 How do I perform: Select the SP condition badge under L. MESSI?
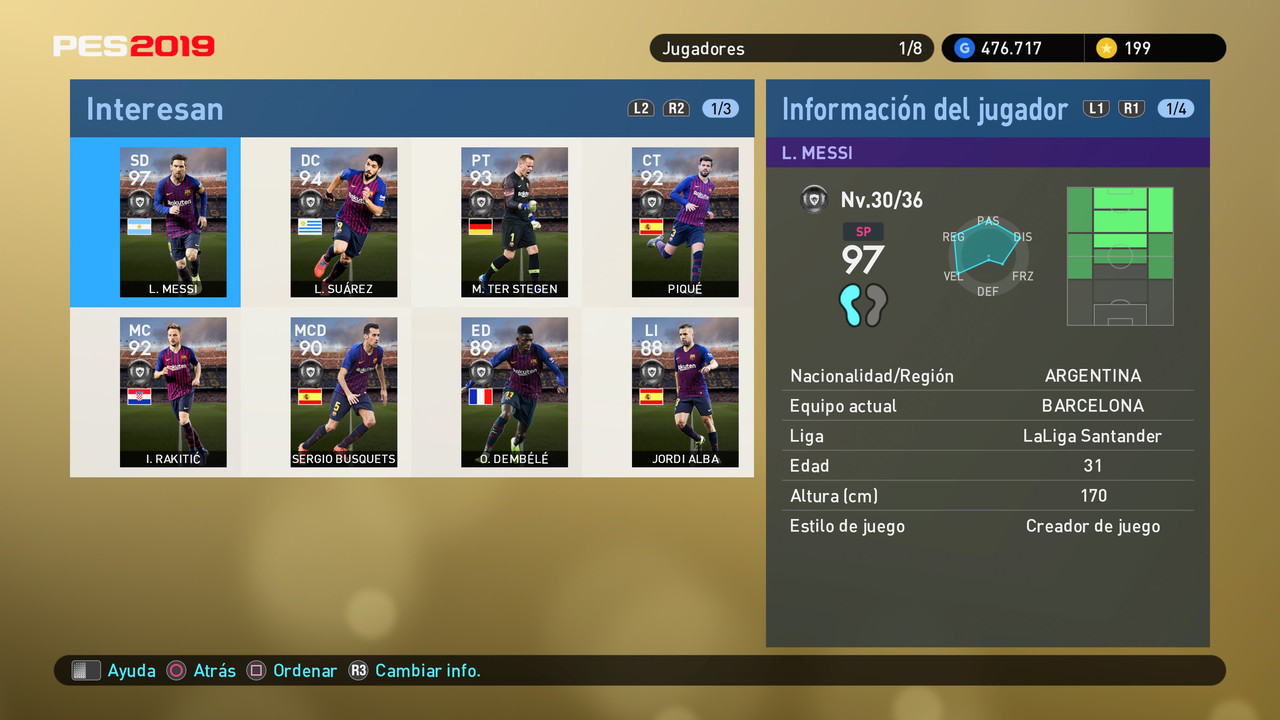(x=863, y=231)
